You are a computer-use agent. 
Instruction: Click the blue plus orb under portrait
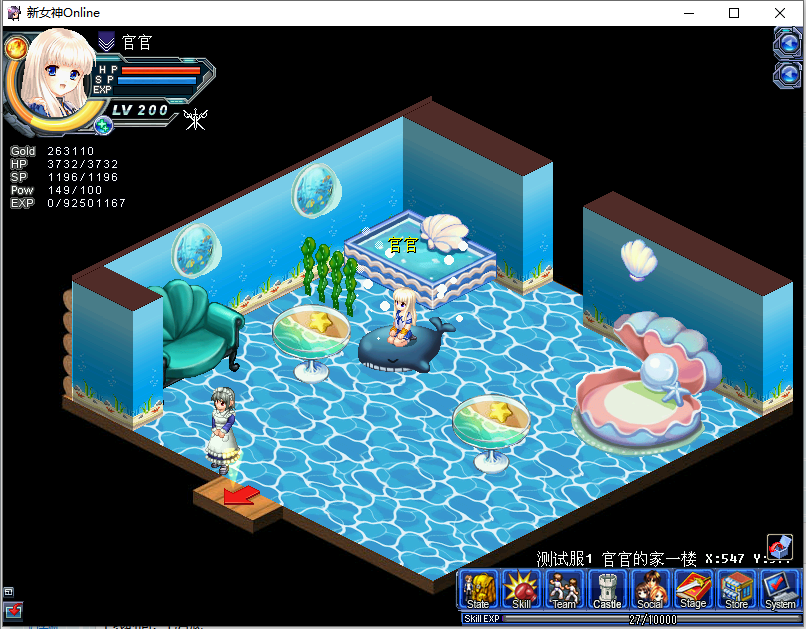(x=103, y=125)
